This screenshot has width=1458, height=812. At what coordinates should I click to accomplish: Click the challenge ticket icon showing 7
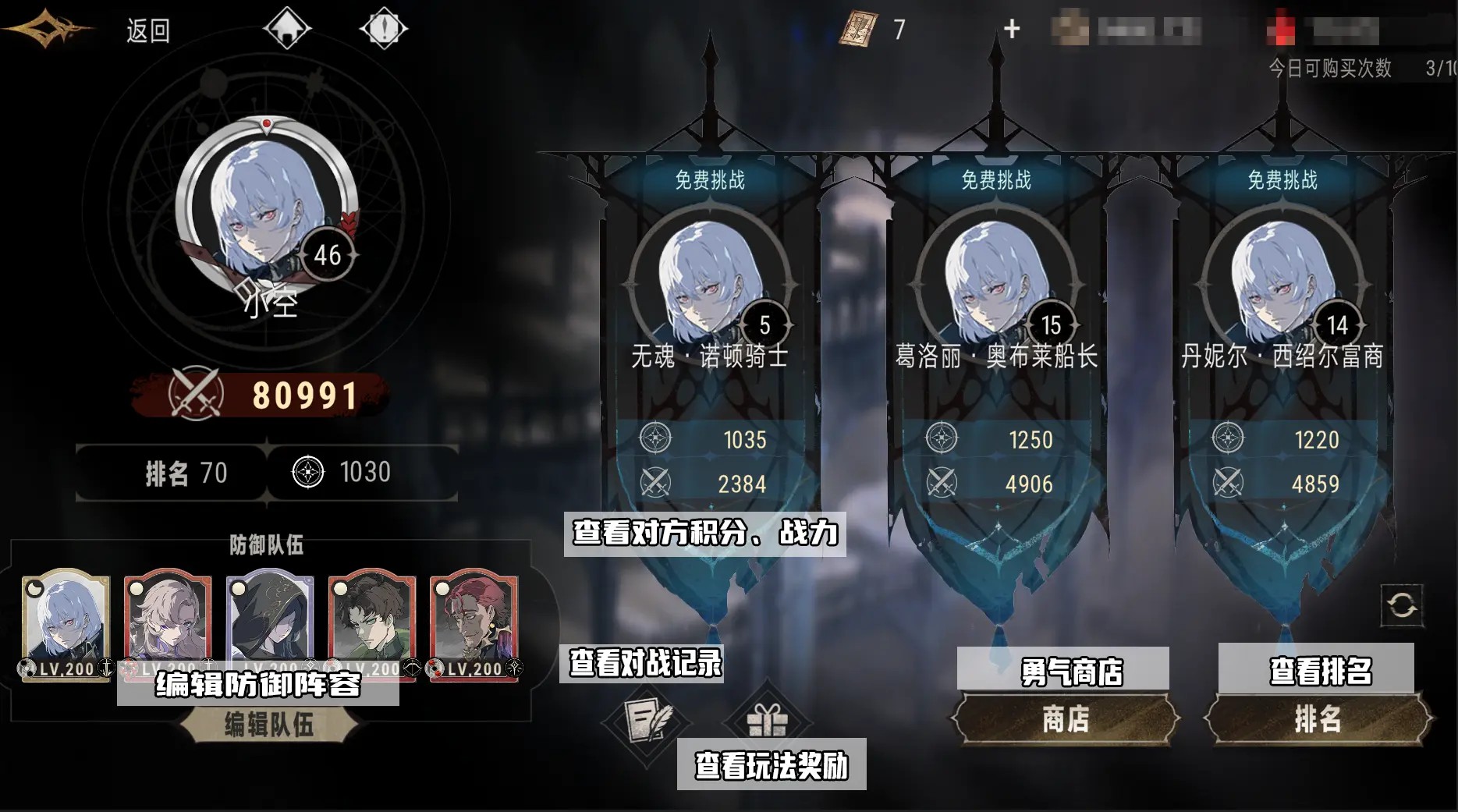(858, 27)
